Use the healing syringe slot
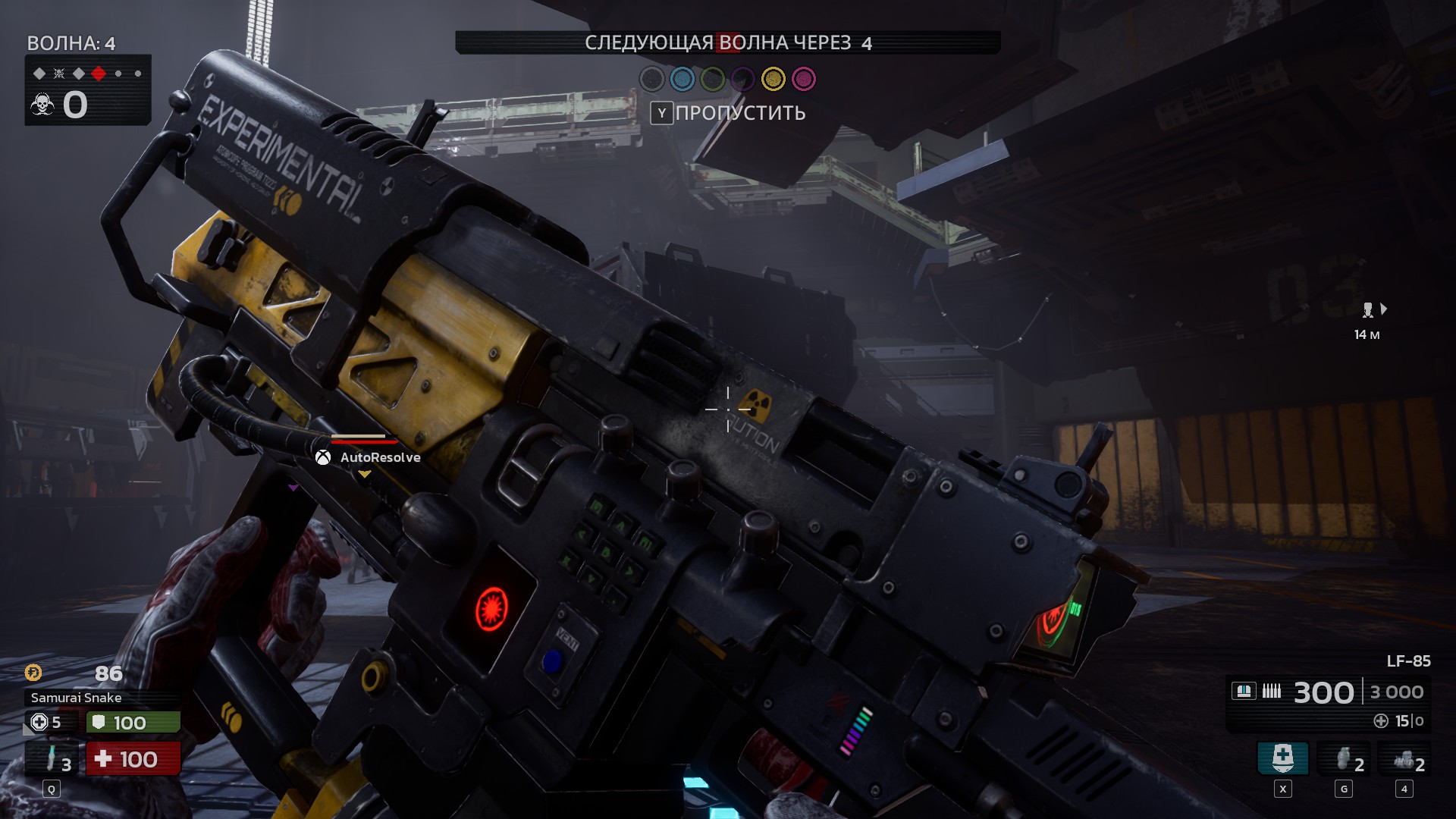The height and width of the screenshot is (819, 1456). pos(52,759)
